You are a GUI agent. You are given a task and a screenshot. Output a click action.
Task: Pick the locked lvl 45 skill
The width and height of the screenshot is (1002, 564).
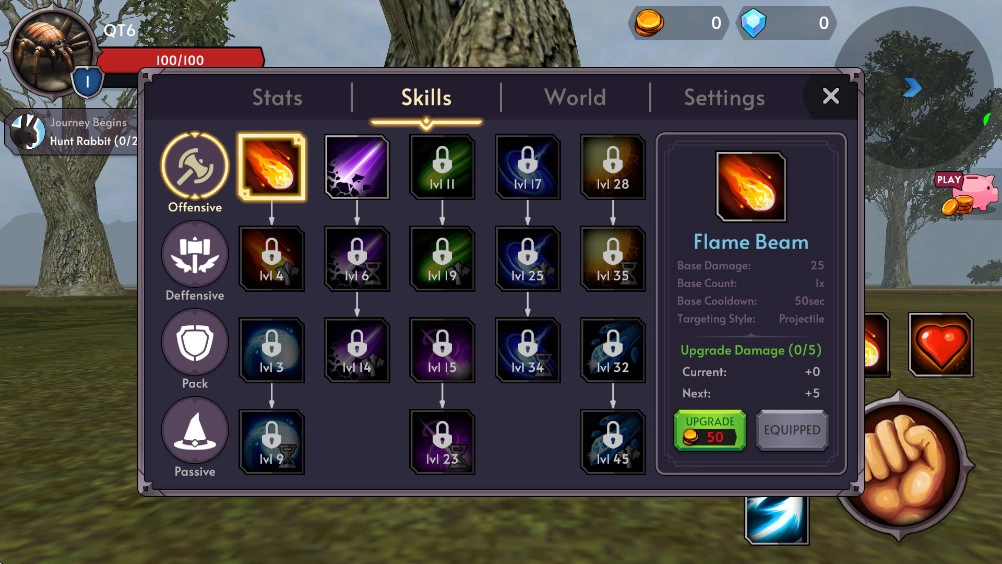tap(613, 442)
